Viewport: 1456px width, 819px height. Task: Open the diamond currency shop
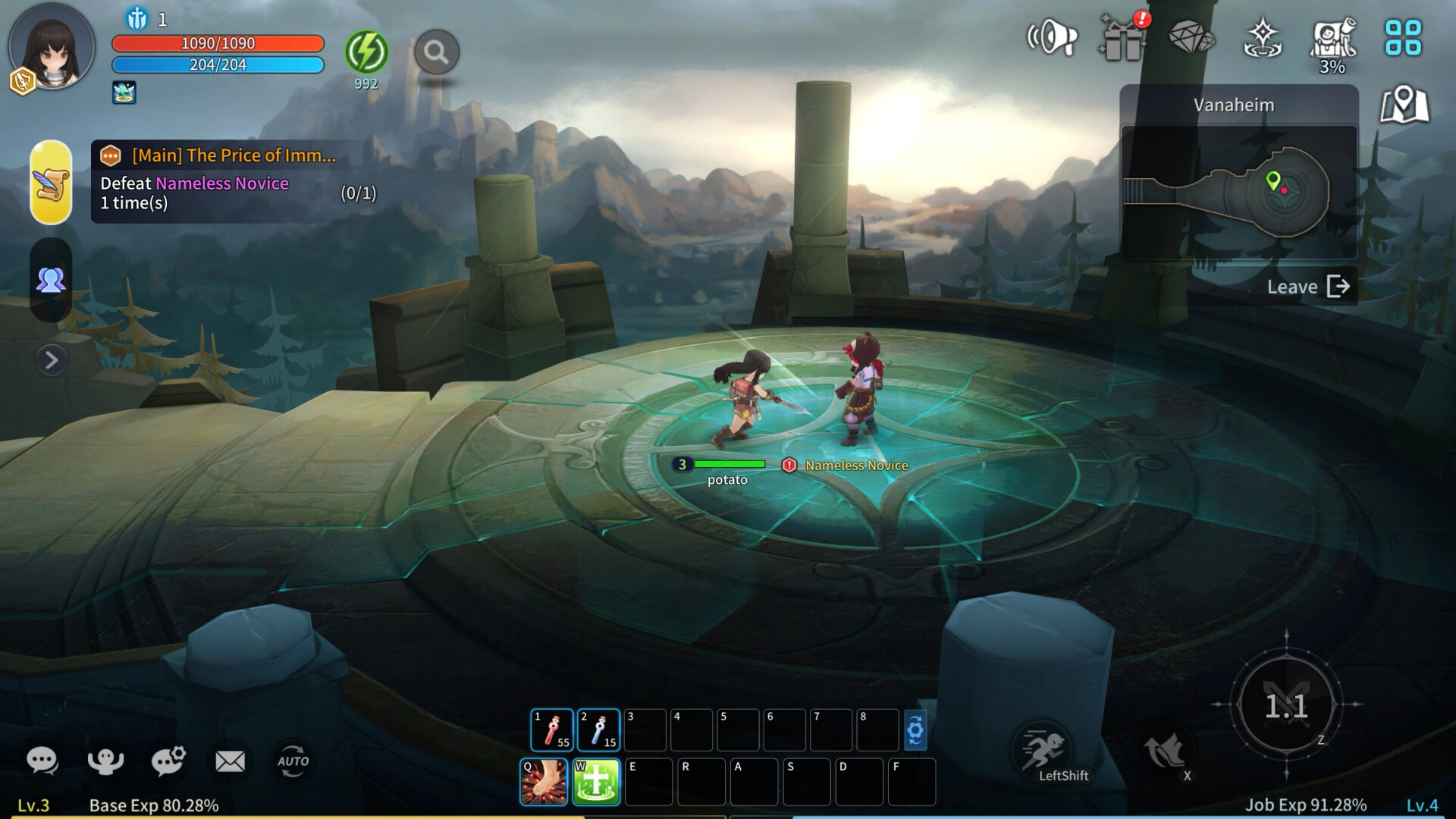pos(1192,36)
